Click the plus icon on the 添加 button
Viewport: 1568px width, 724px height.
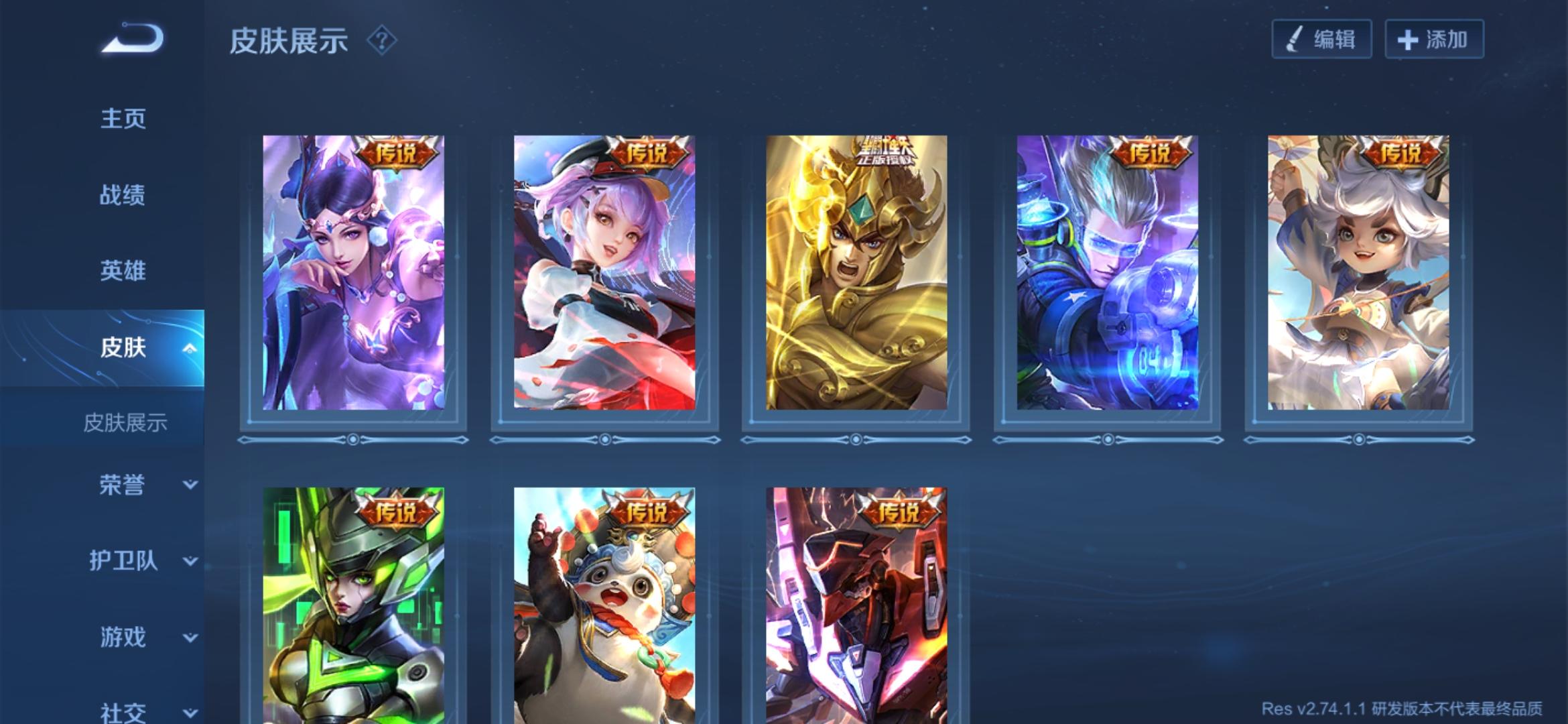(1407, 39)
